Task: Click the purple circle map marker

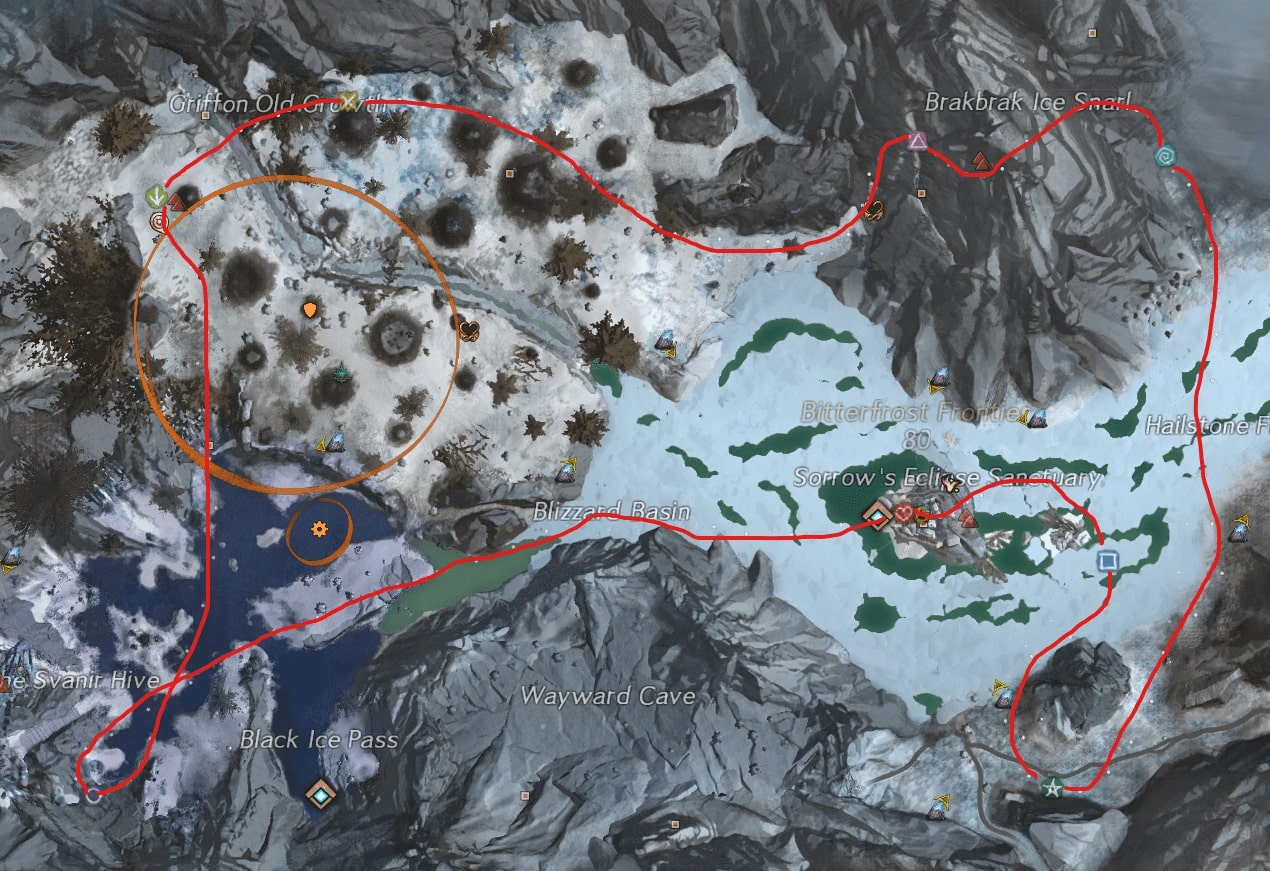Action: point(94,795)
